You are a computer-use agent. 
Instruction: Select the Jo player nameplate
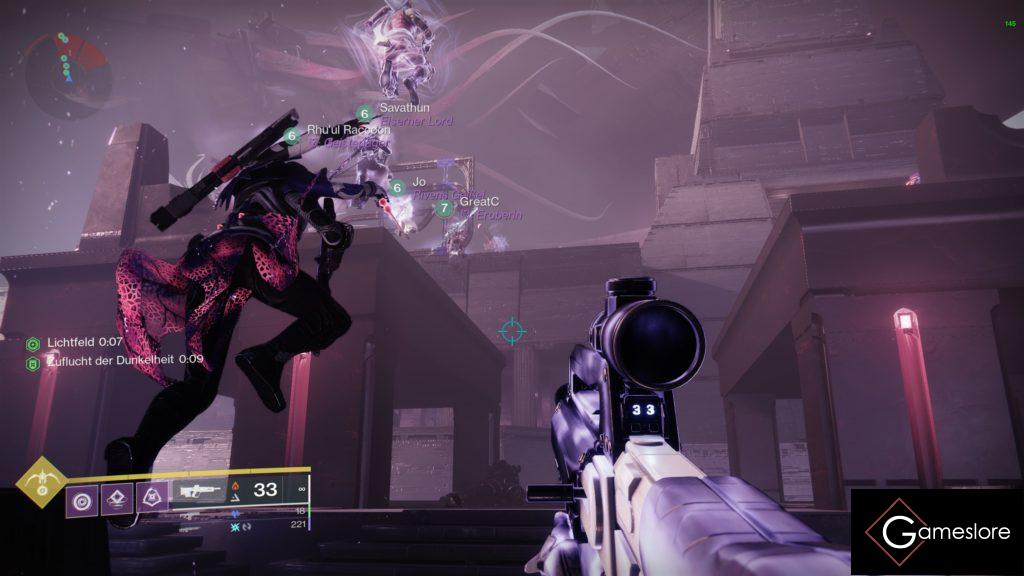(419, 182)
